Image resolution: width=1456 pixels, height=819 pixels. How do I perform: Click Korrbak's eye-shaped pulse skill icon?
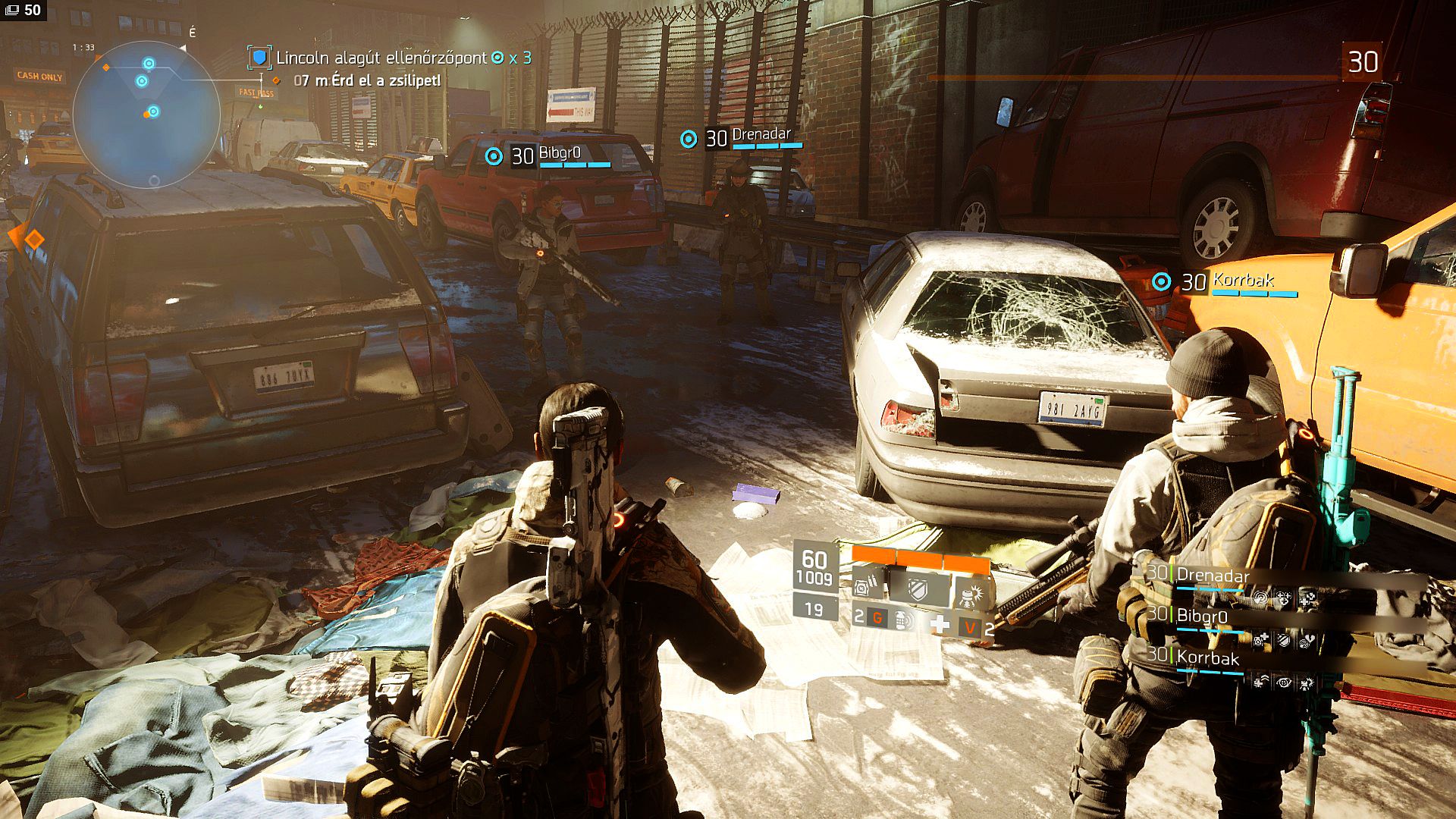[1283, 683]
